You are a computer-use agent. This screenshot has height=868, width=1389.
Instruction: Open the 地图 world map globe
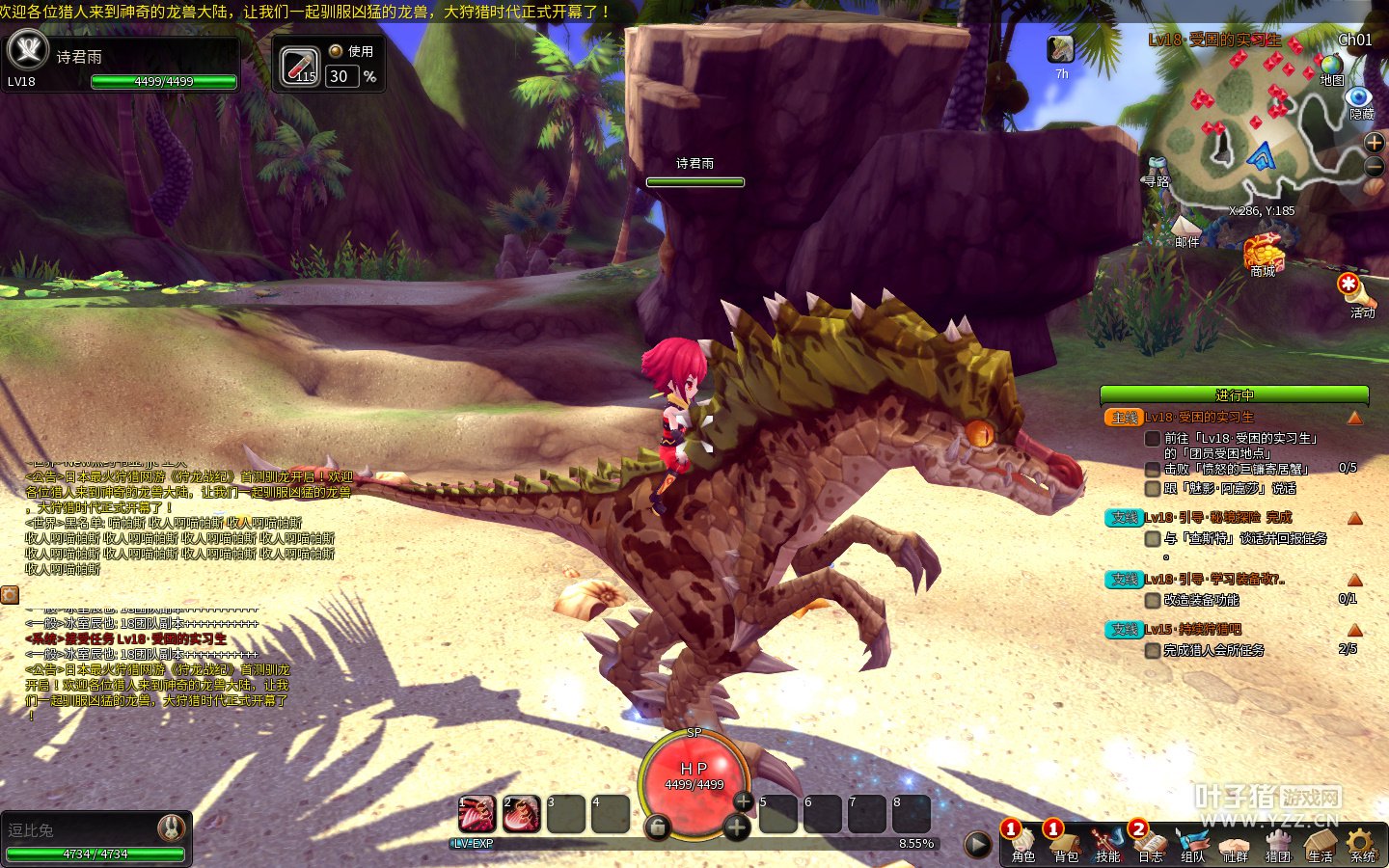tap(1332, 66)
